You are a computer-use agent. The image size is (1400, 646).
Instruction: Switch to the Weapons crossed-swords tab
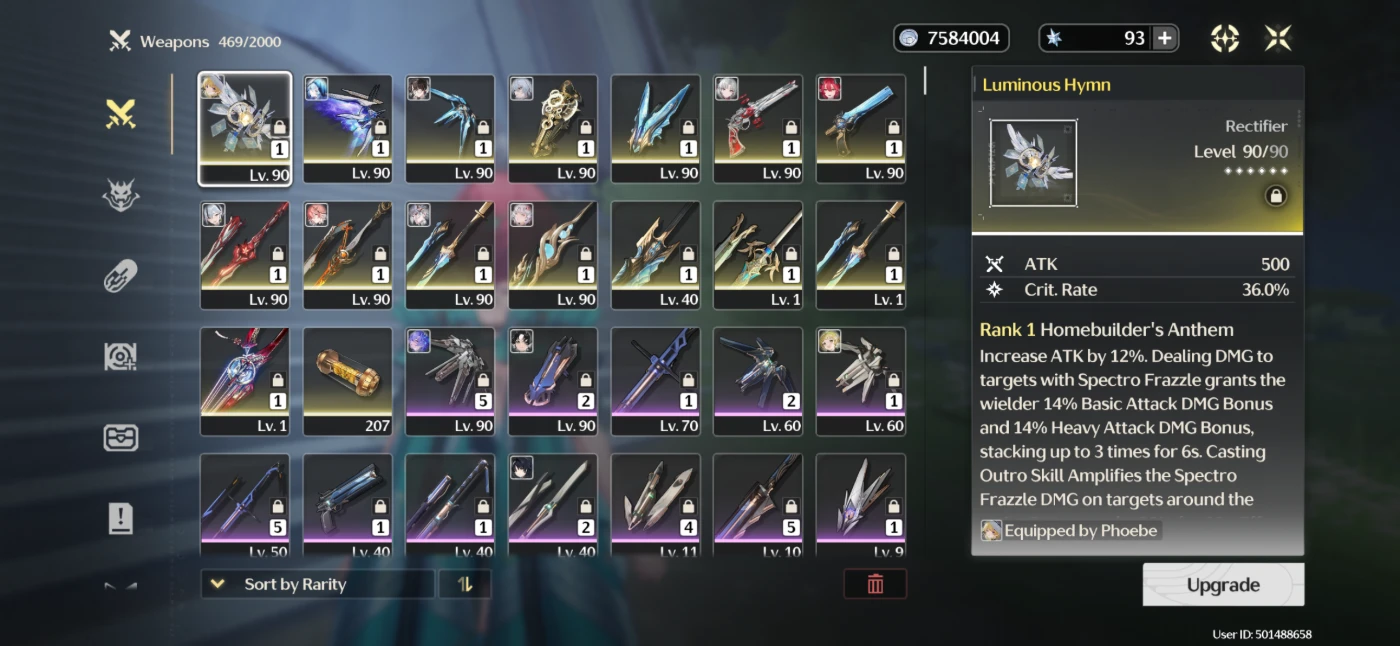pos(121,115)
